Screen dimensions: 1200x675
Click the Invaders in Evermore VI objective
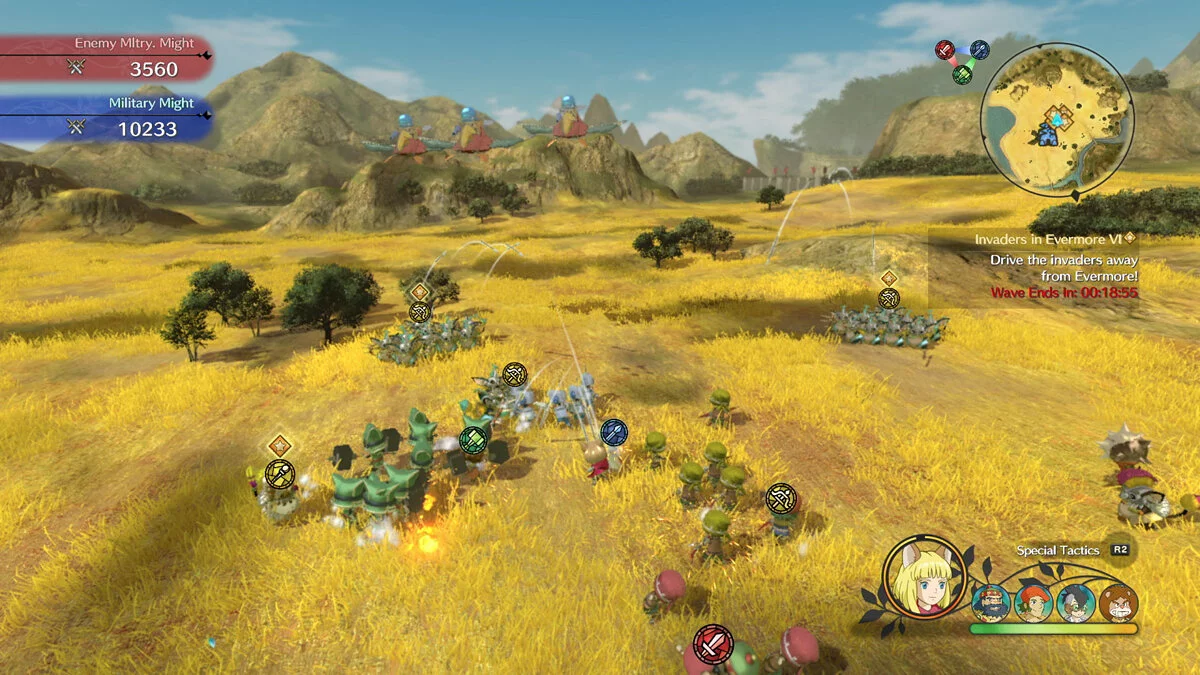pyautogui.click(x=1050, y=239)
